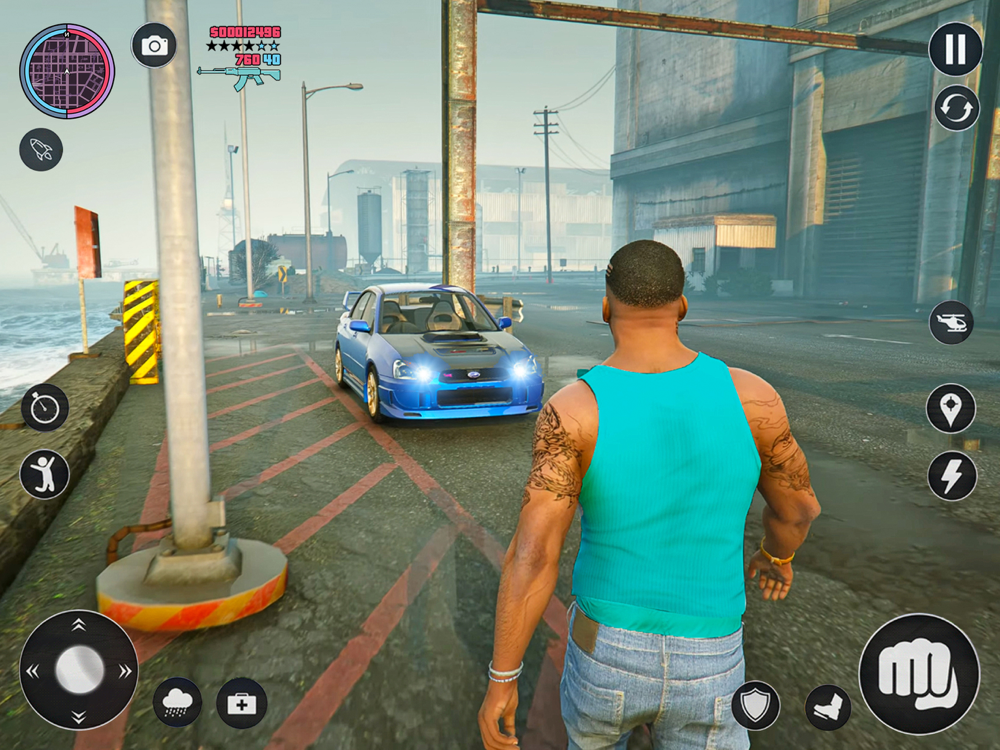Toggle the rain cloud weather button
The width and height of the screenshot is (1000, 750).
pyautogui.click(x=177, y=702)
